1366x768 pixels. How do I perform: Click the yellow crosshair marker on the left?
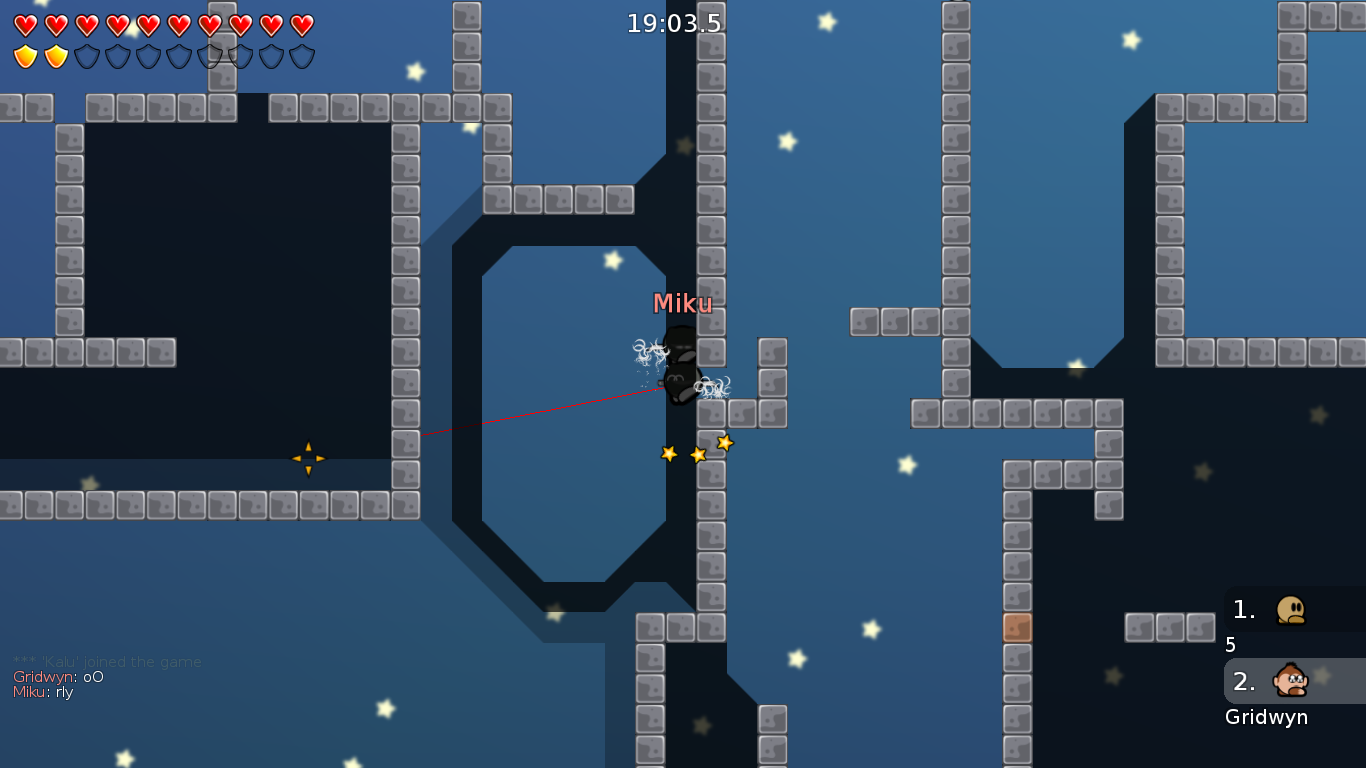point(308,458)
